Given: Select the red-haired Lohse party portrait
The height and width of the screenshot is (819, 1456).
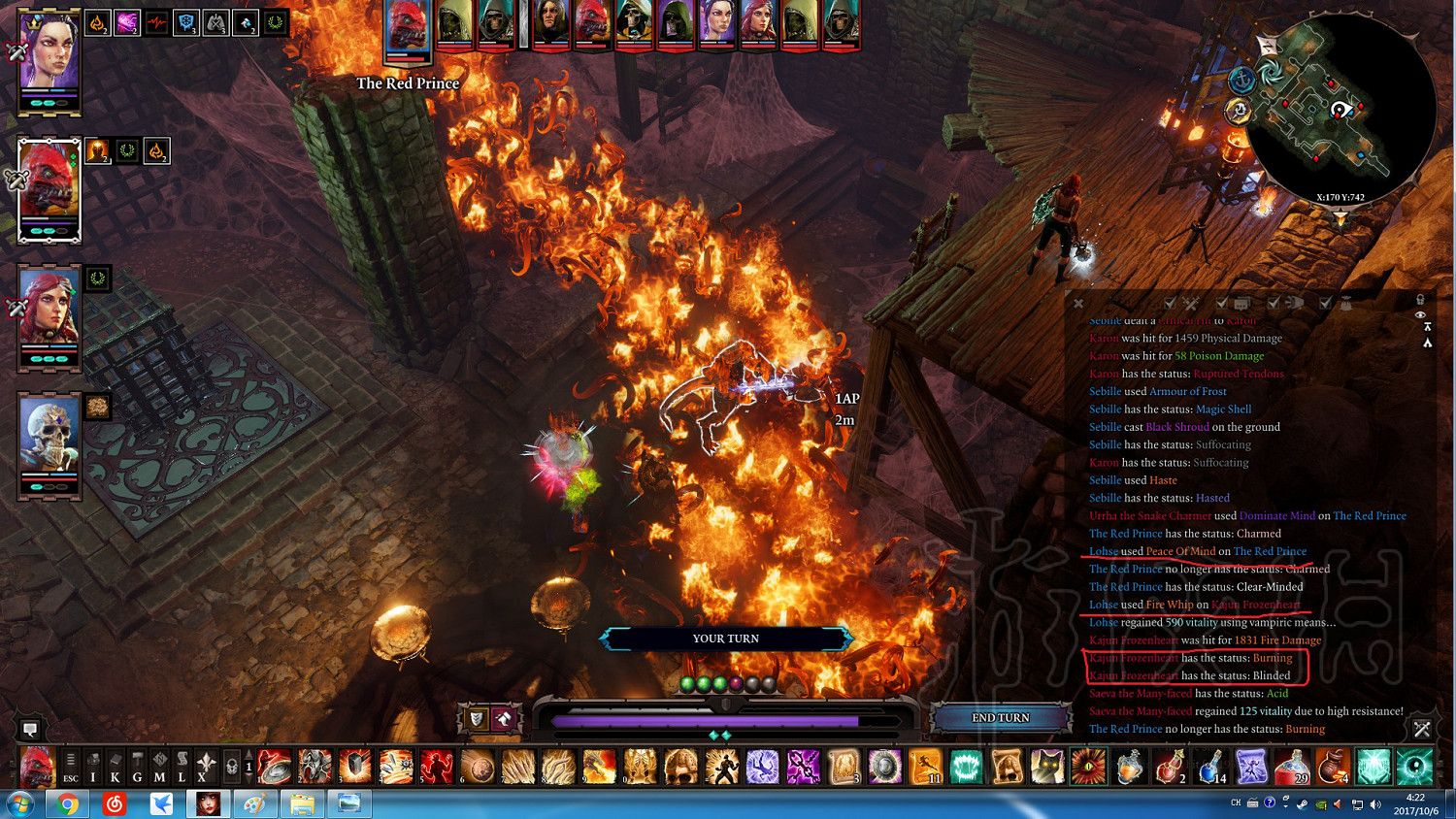Looking at the screenshot, I should tap(49, 312).
